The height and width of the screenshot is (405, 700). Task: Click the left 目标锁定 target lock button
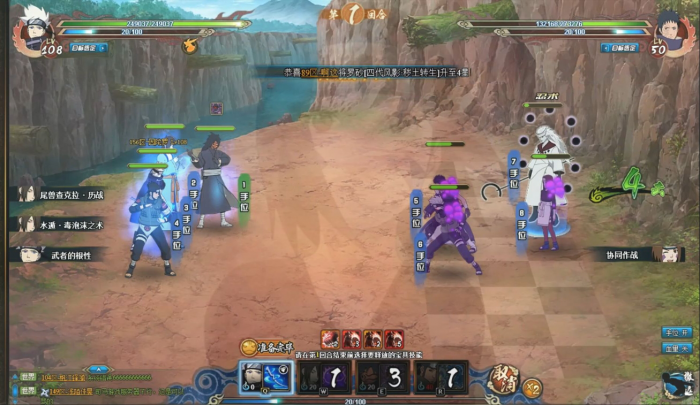(x=83, y=47)
